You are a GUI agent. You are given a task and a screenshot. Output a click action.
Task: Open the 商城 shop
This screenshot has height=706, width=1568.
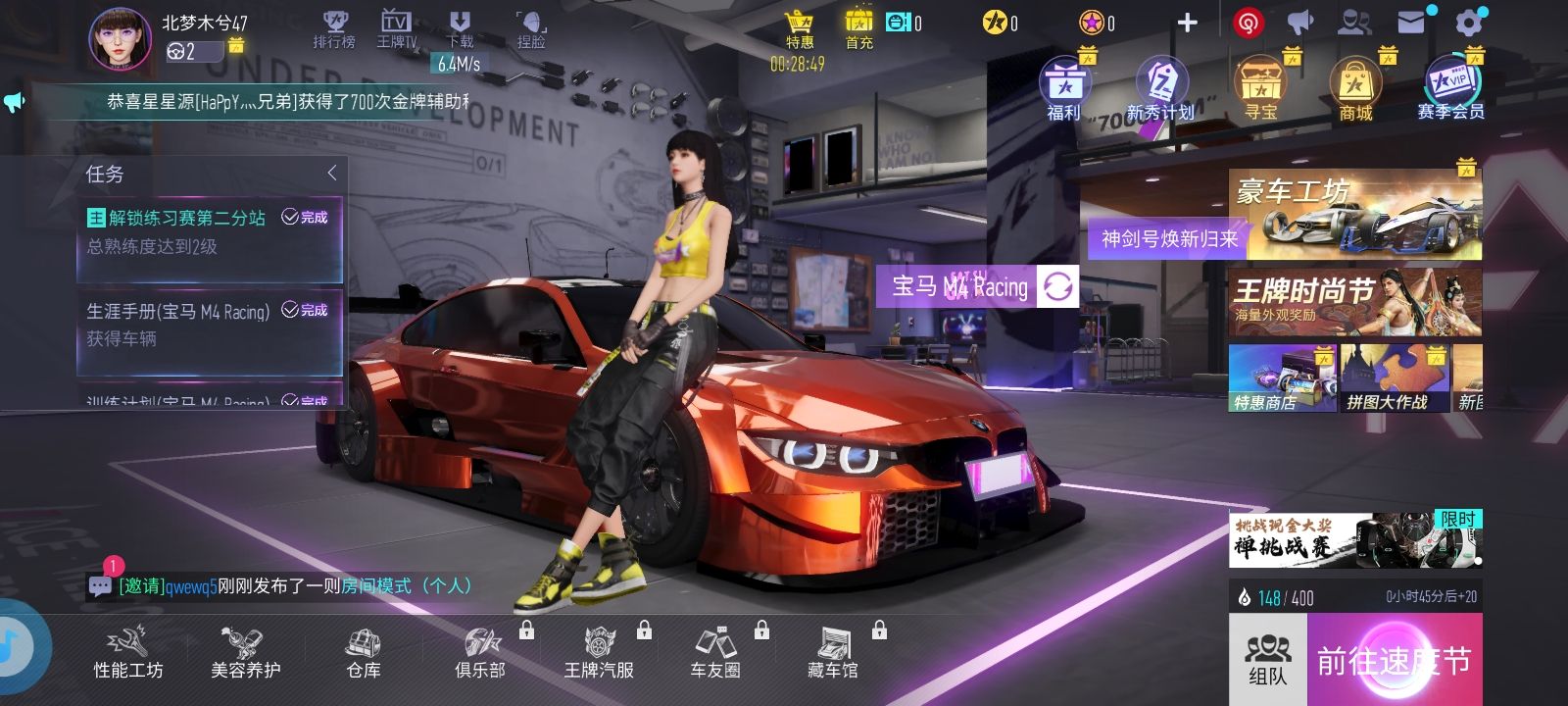click(1355, 89)
